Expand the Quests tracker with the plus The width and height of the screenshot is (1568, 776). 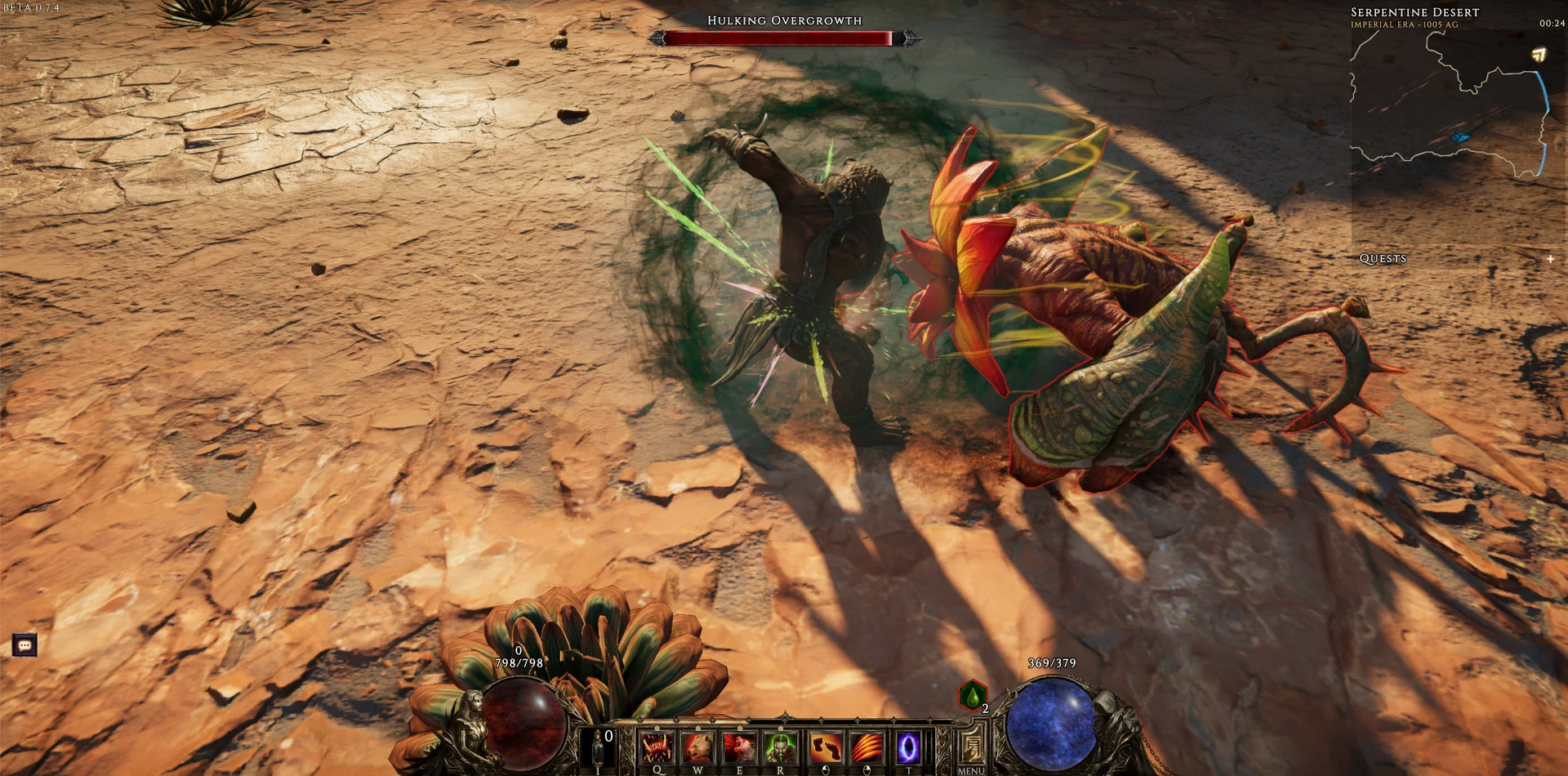[1550, 259]
